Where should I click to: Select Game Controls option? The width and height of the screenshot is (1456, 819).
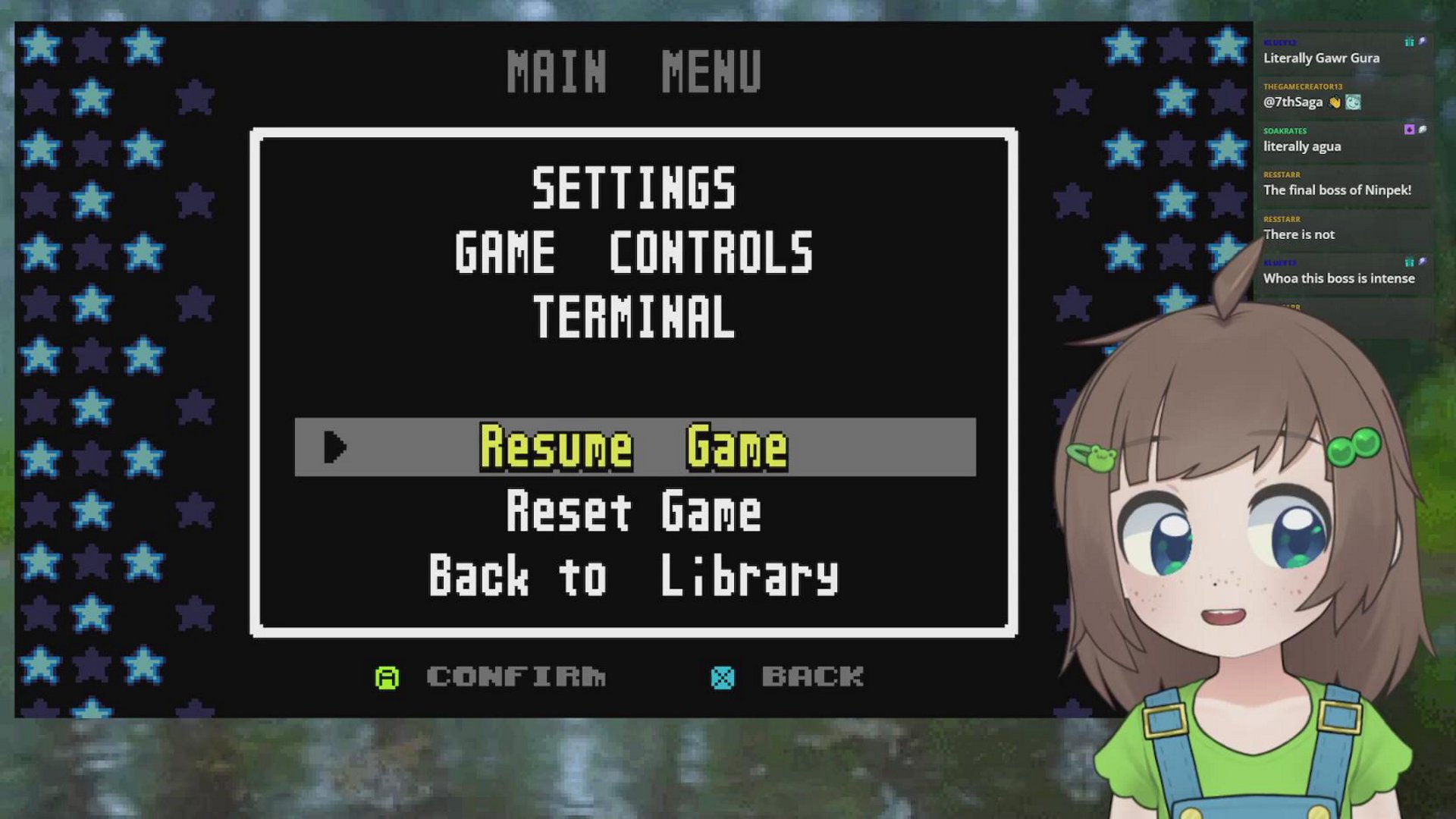tap(634, 253)
